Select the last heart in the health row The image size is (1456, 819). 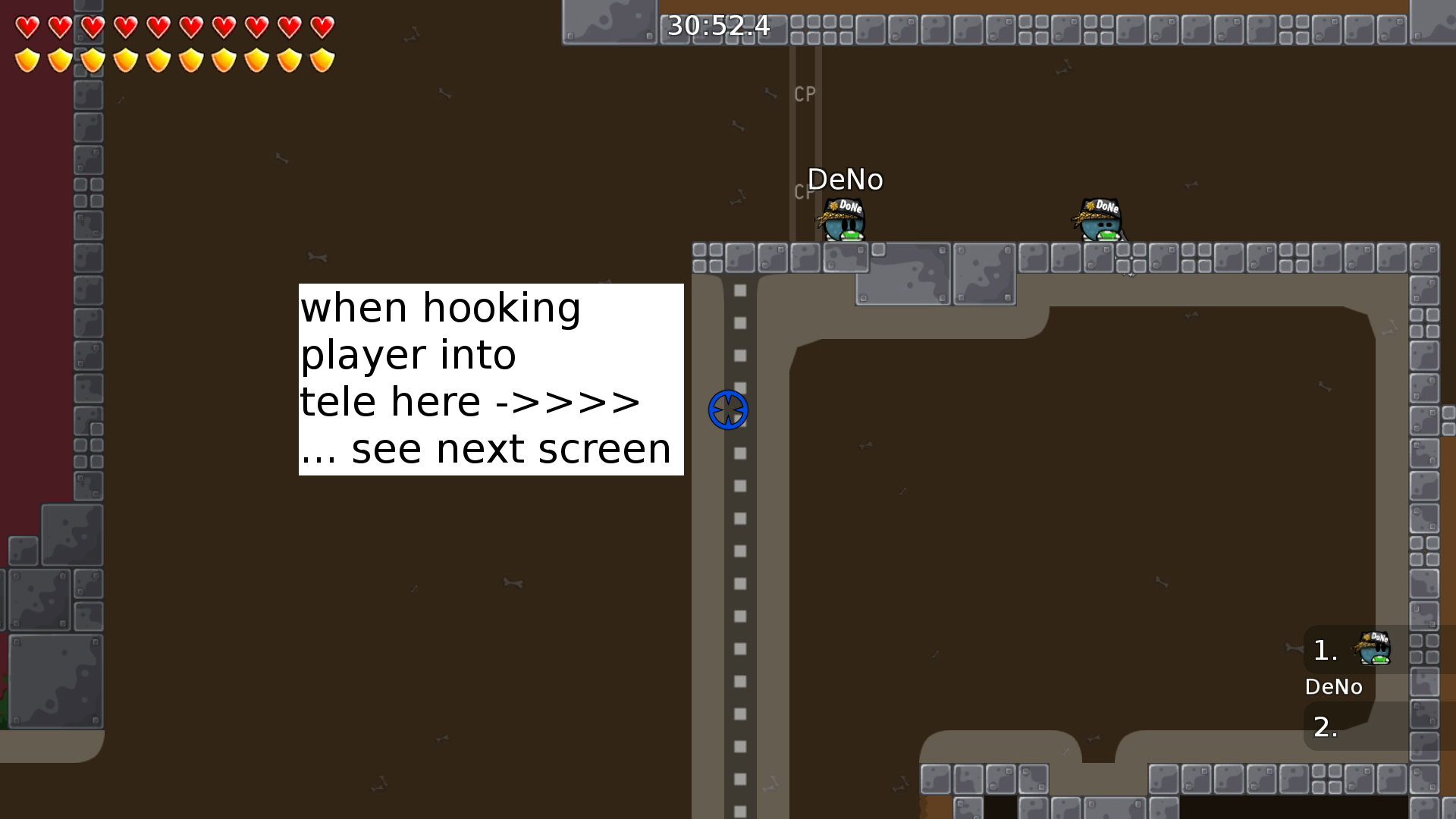coord(322,27)
